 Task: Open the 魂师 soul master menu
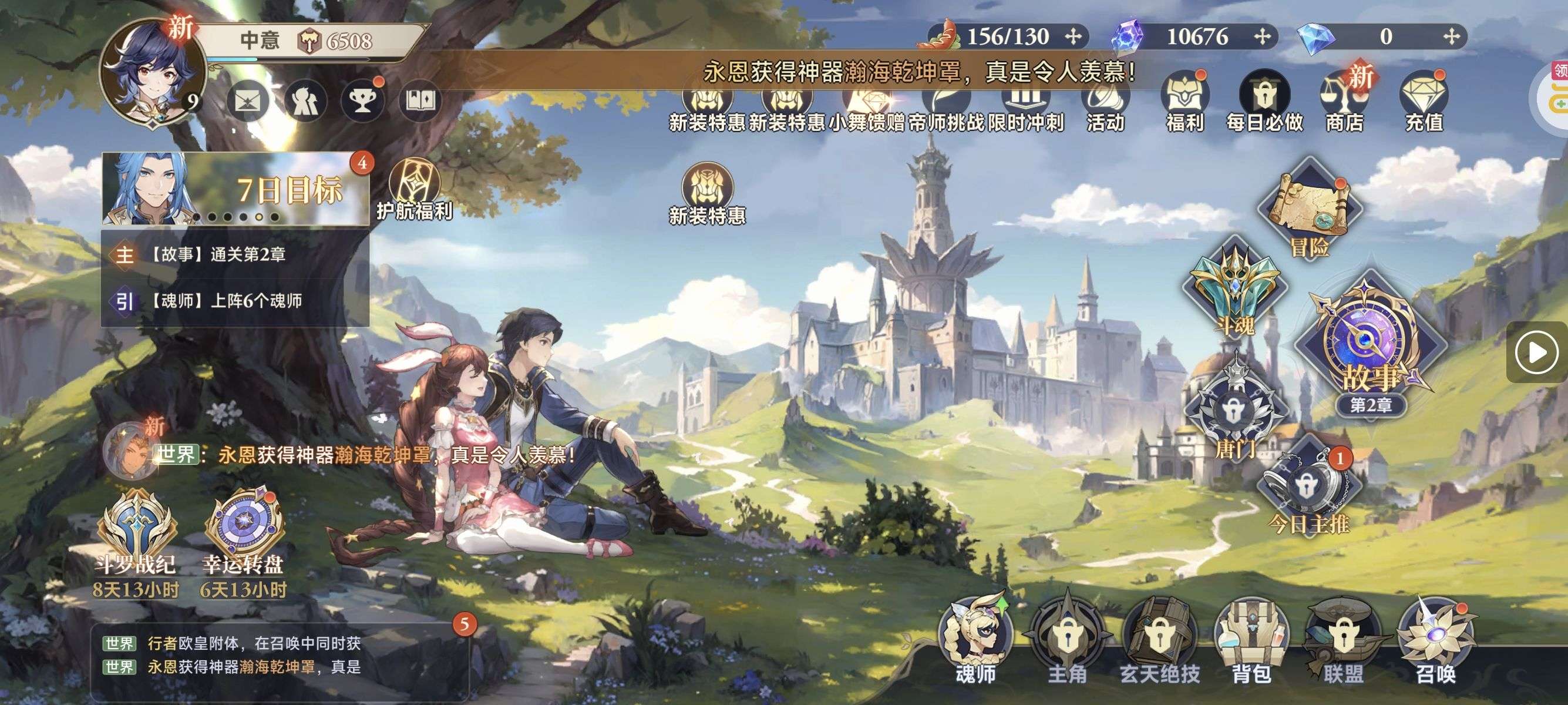tap(975, 639)
